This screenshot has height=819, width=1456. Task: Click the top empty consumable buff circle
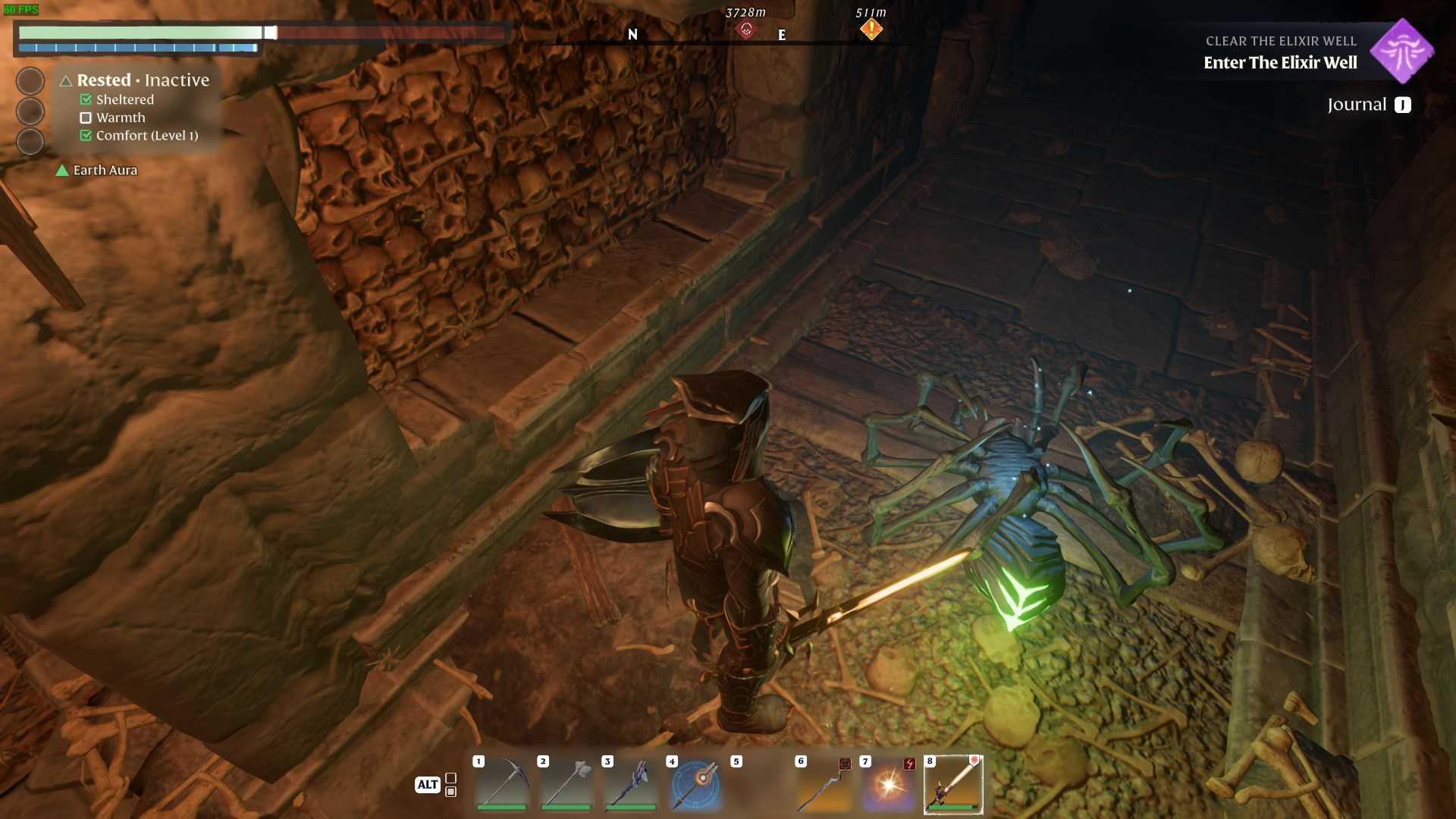pyautogui.click(x=30, y=81)
